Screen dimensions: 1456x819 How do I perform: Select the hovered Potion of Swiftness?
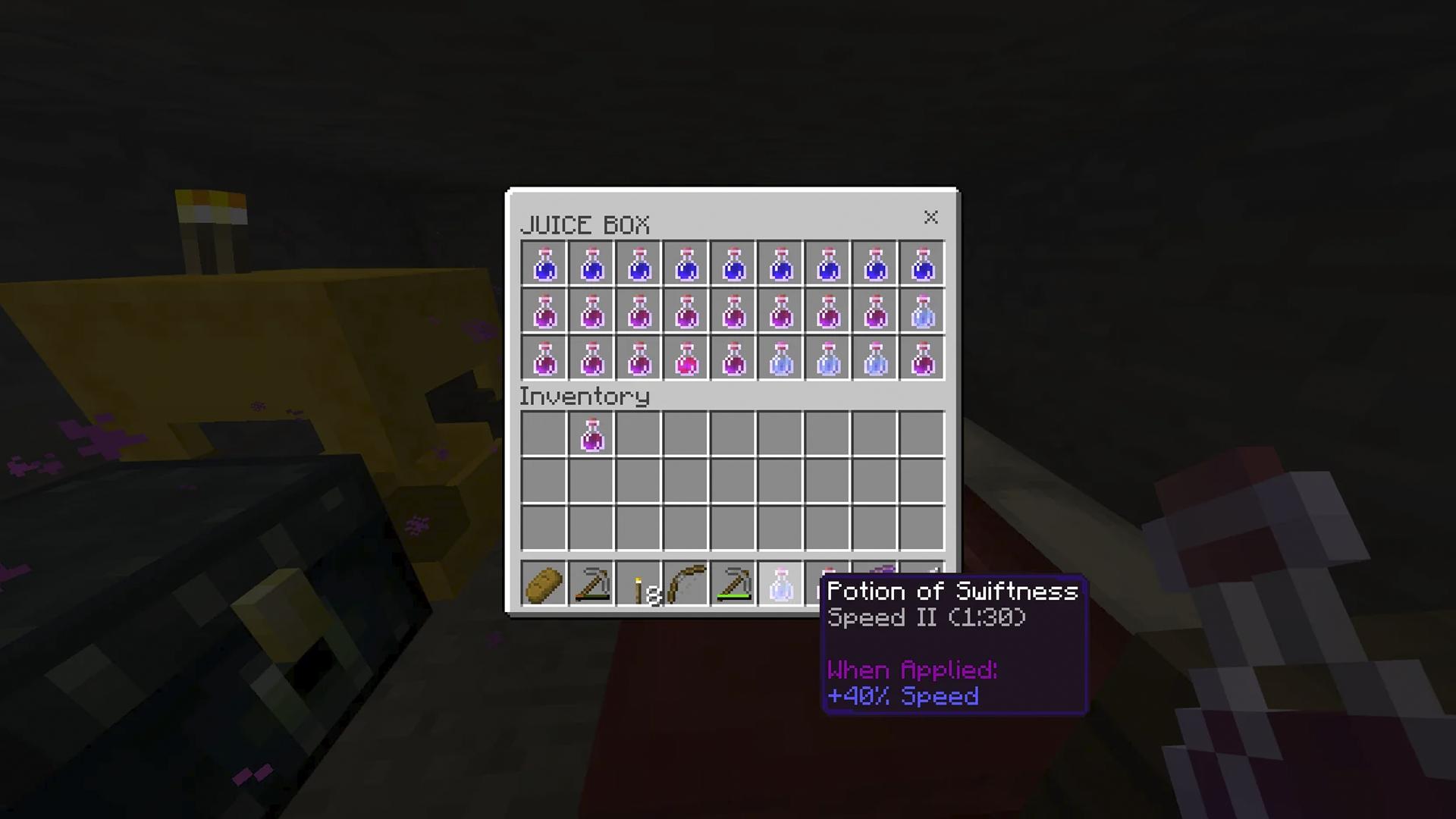point(780,582)
